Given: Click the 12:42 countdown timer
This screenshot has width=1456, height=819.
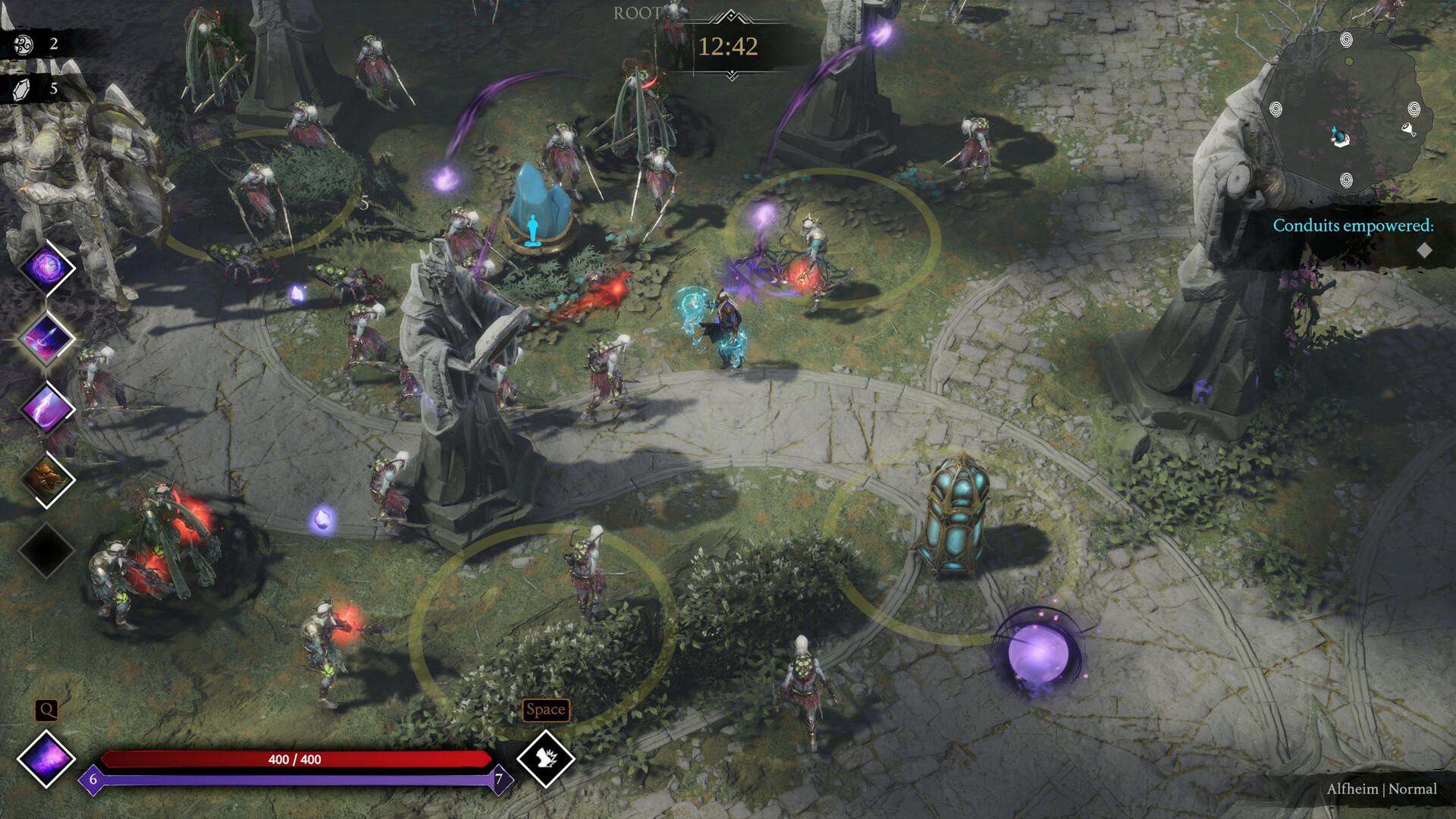Looking at the screenshot, I should (730, 46).
